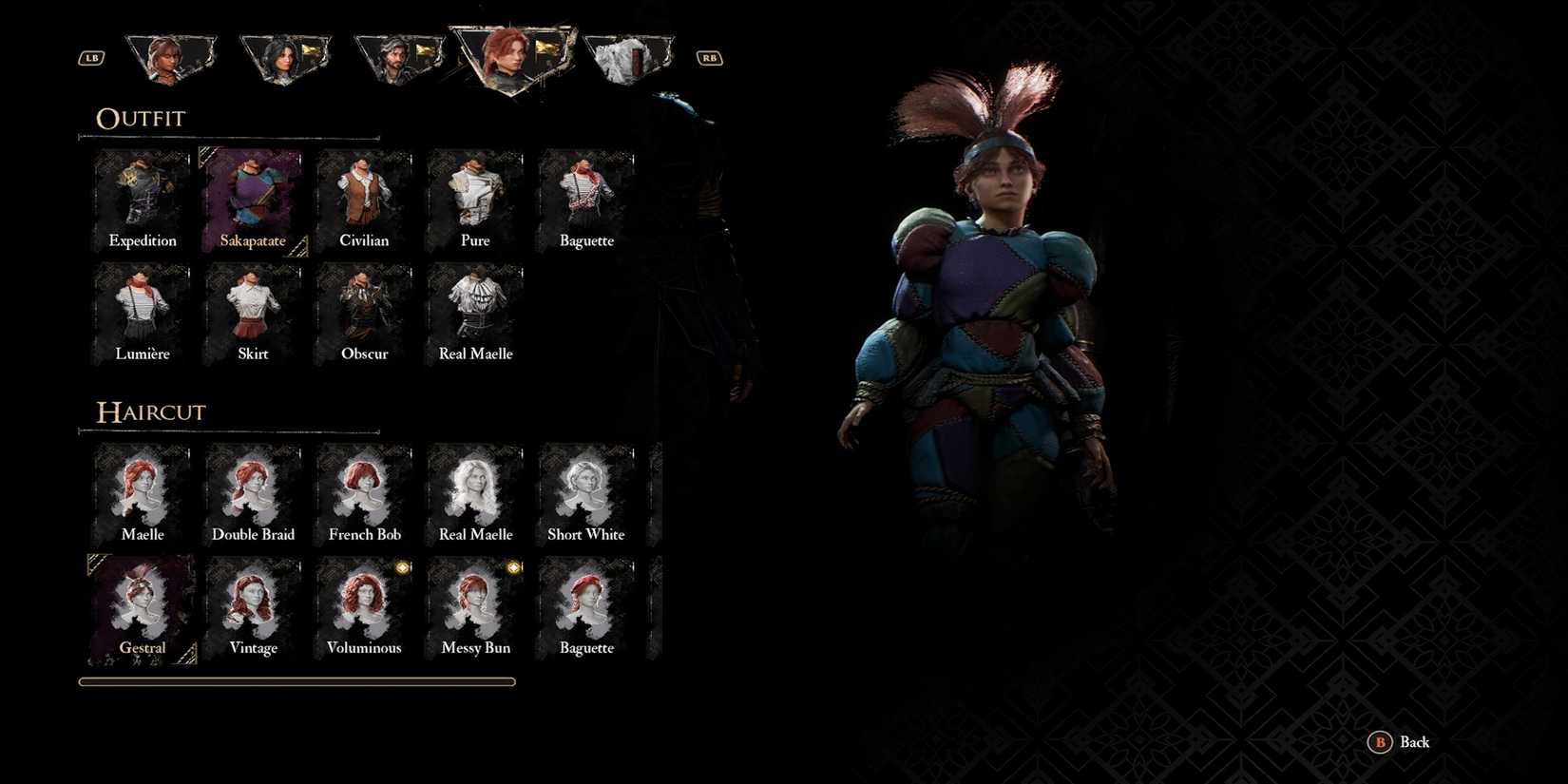Screen dimensions: 1568x784
Task: Choose the French Bob haircut
Action: click(363, 490)
